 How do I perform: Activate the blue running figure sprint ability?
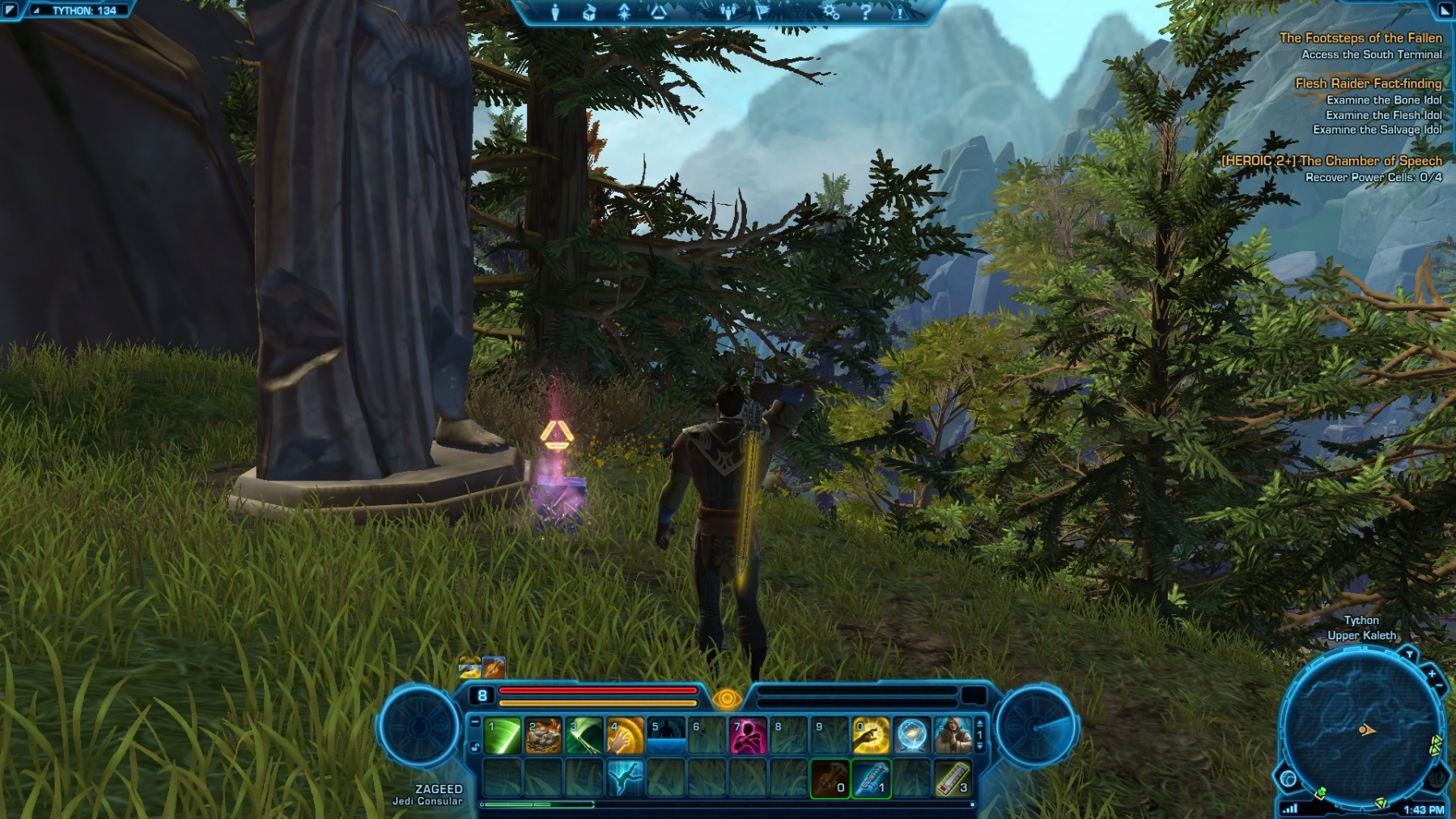click(x=625, y=778)
